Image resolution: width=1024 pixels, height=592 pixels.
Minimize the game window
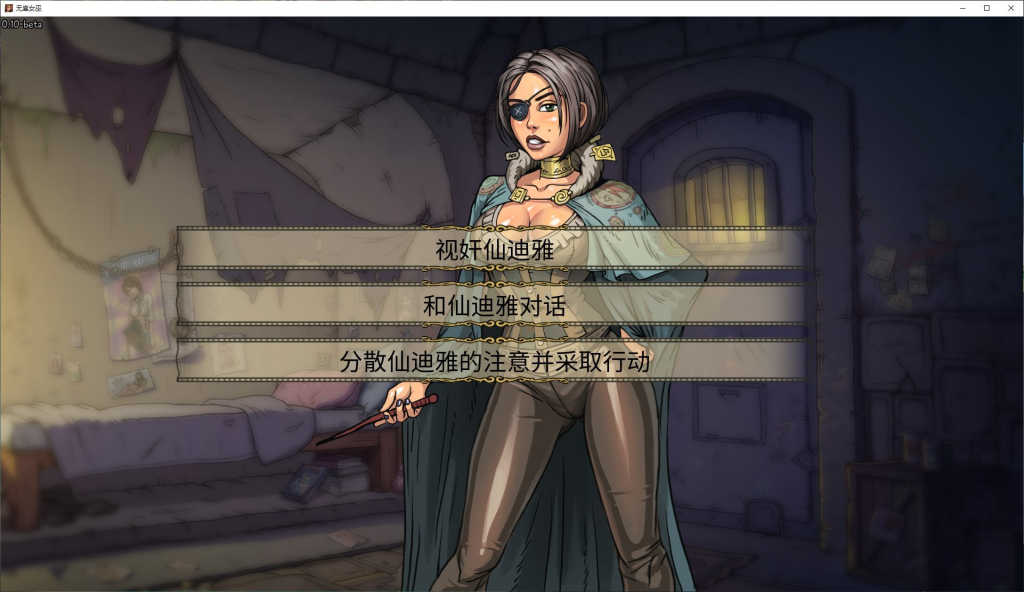pyautogui.click(x=963, y=7)
